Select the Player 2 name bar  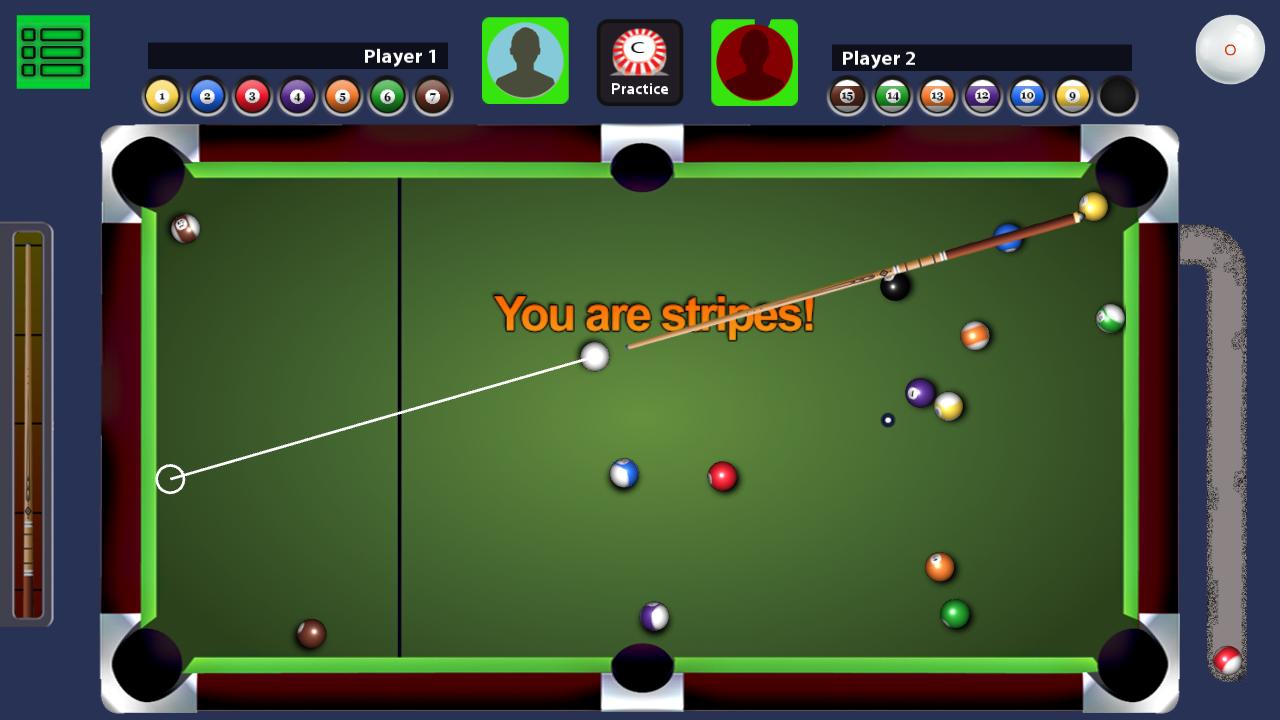pos(983,58)
